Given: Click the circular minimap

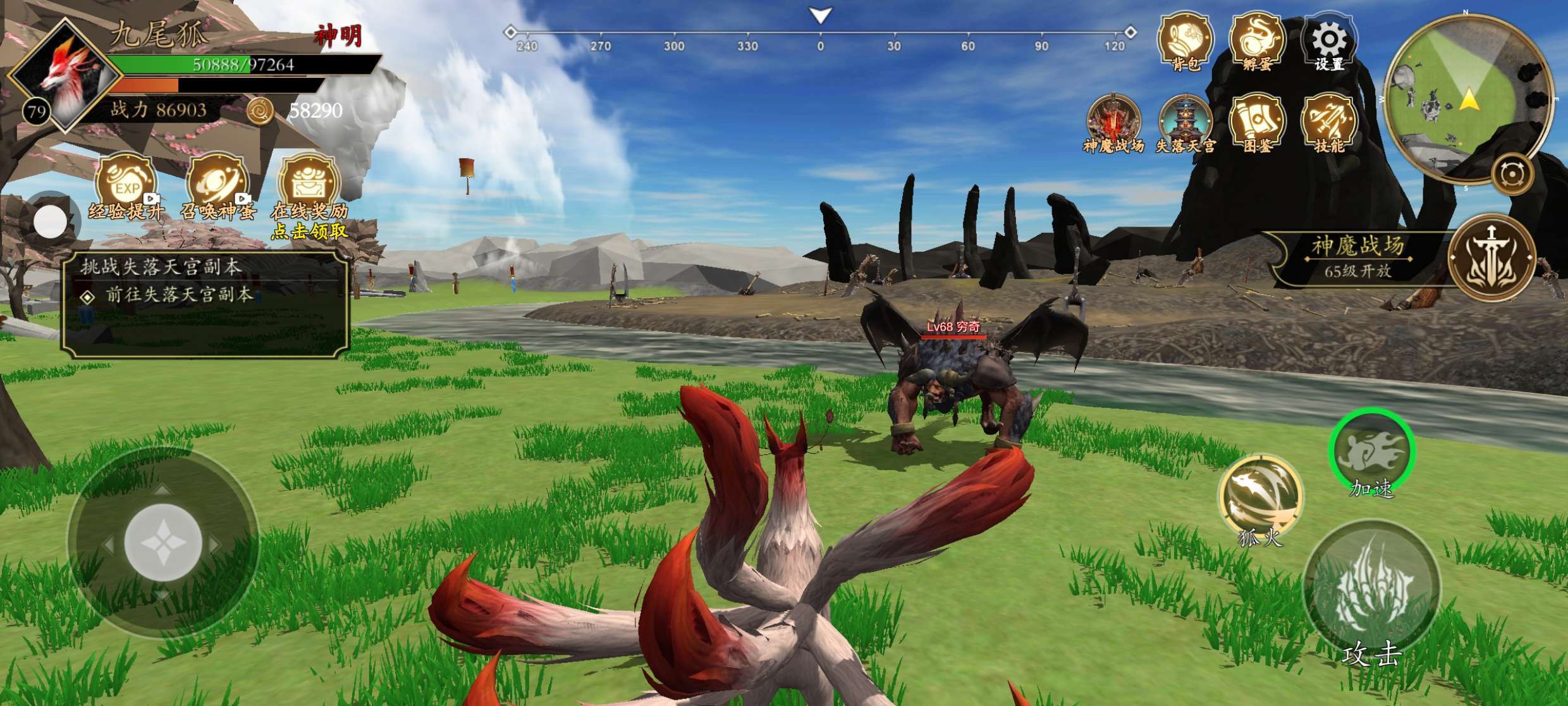Looking at the screenshot, I should (1467, 98).
